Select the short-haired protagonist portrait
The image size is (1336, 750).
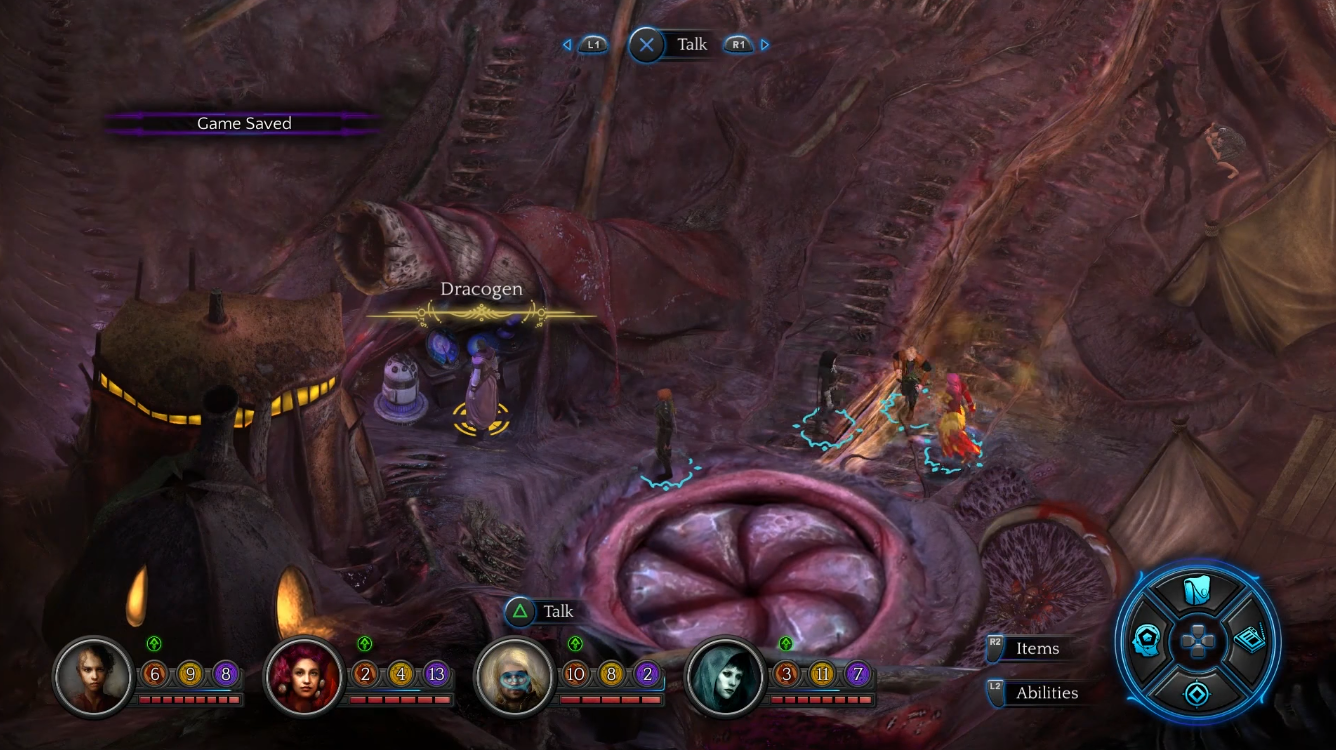point(93,677)
